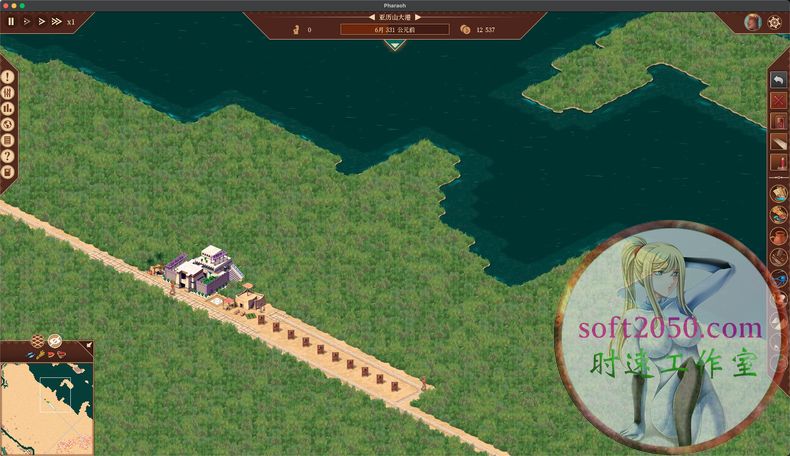
Task: Open the pottery jug industry category
Action: pyautogui.click(x=779, y=236)
